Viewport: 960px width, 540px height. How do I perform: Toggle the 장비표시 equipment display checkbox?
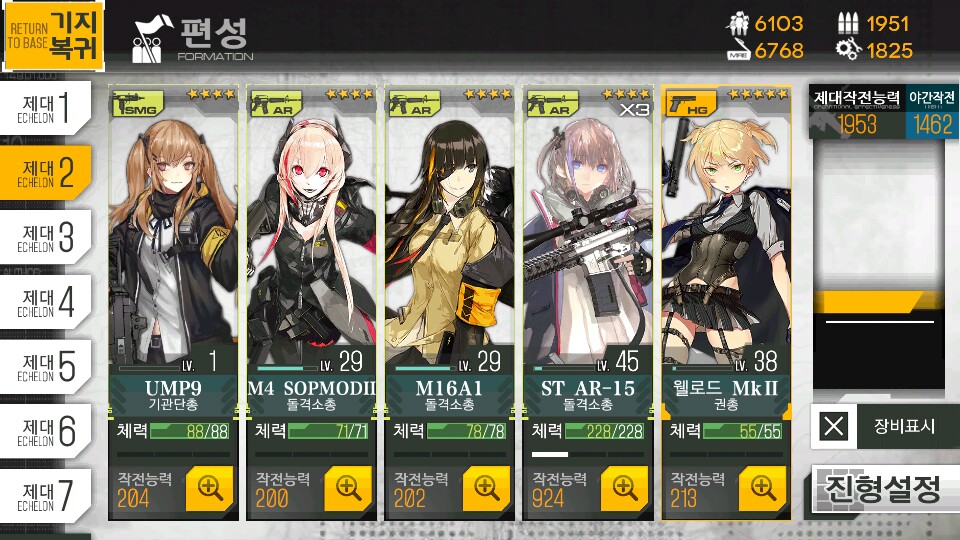[834, 427]
